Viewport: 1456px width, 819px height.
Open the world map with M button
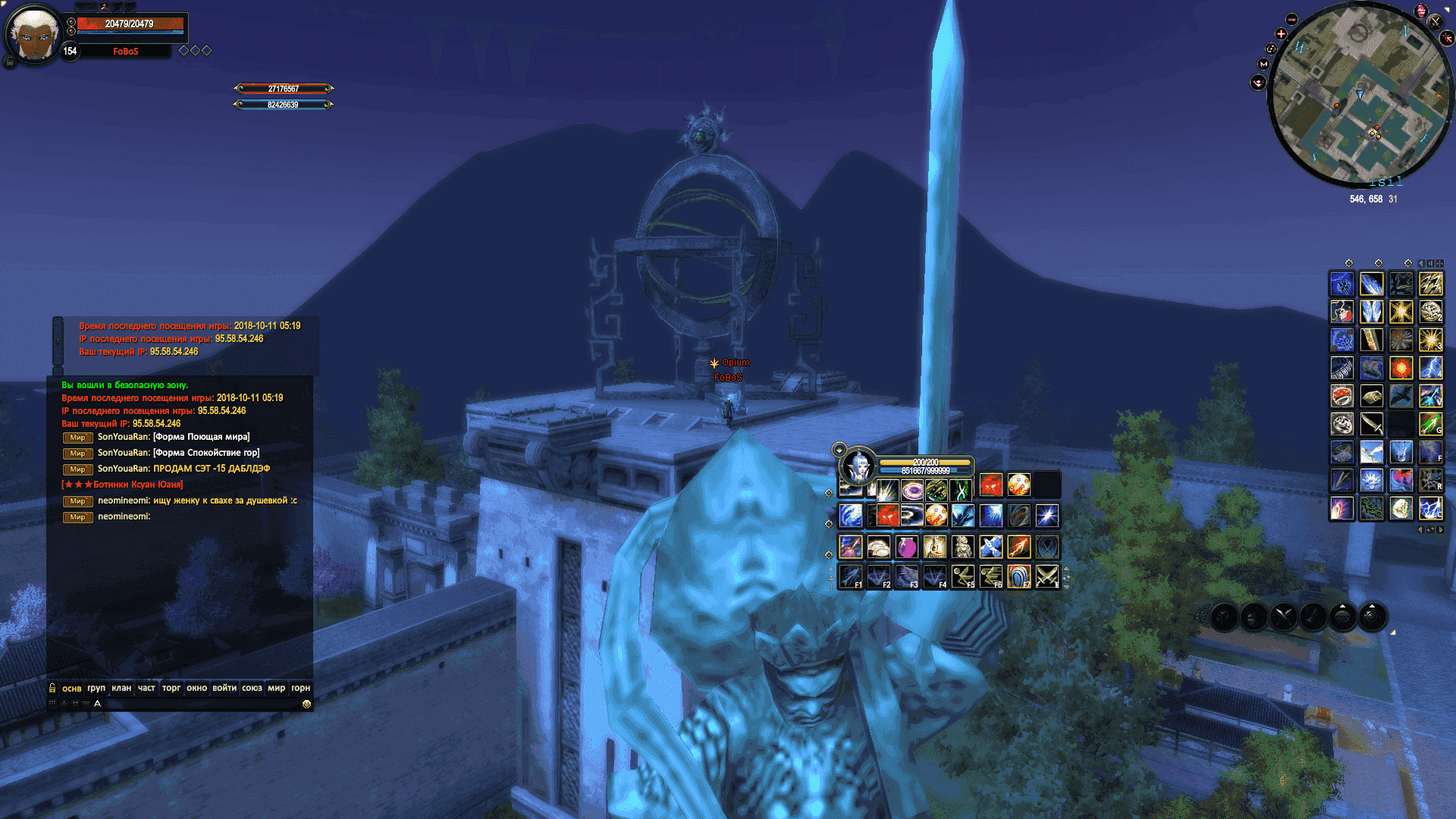point(1263,64)
